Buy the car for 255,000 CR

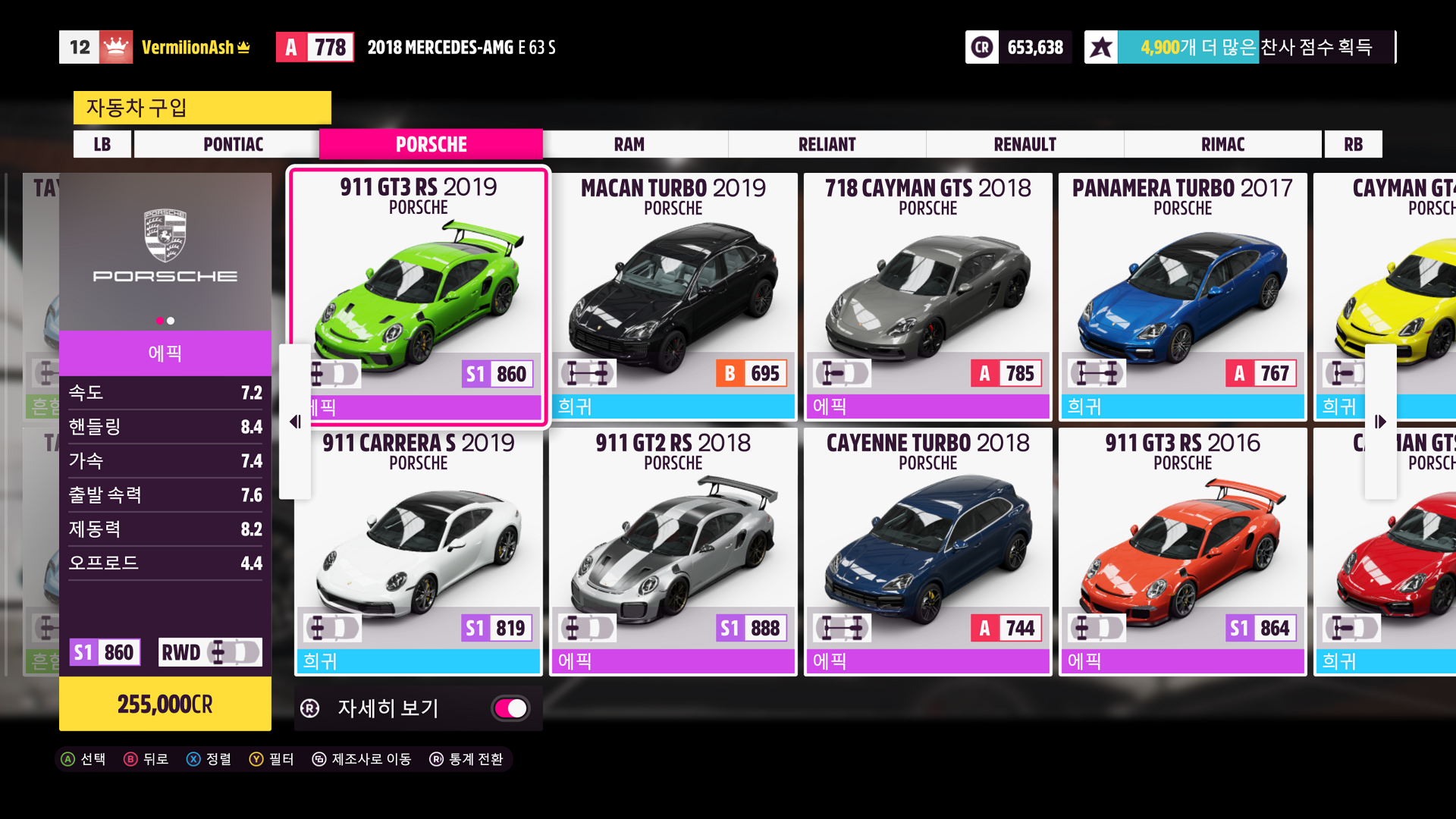[x=165, y=704]
